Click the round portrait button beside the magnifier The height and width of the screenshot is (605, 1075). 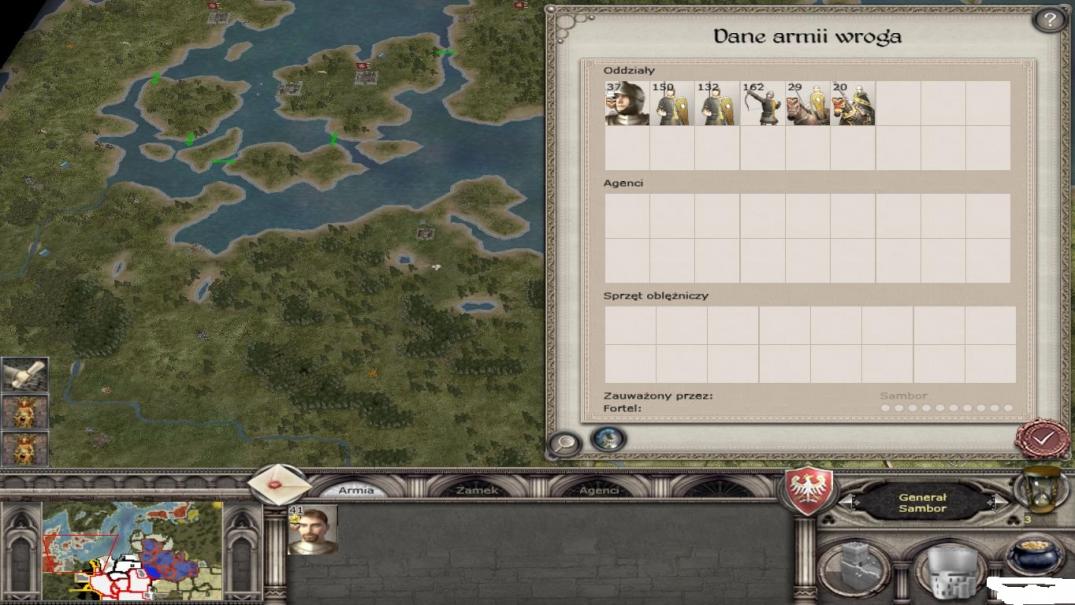(608, 439)
